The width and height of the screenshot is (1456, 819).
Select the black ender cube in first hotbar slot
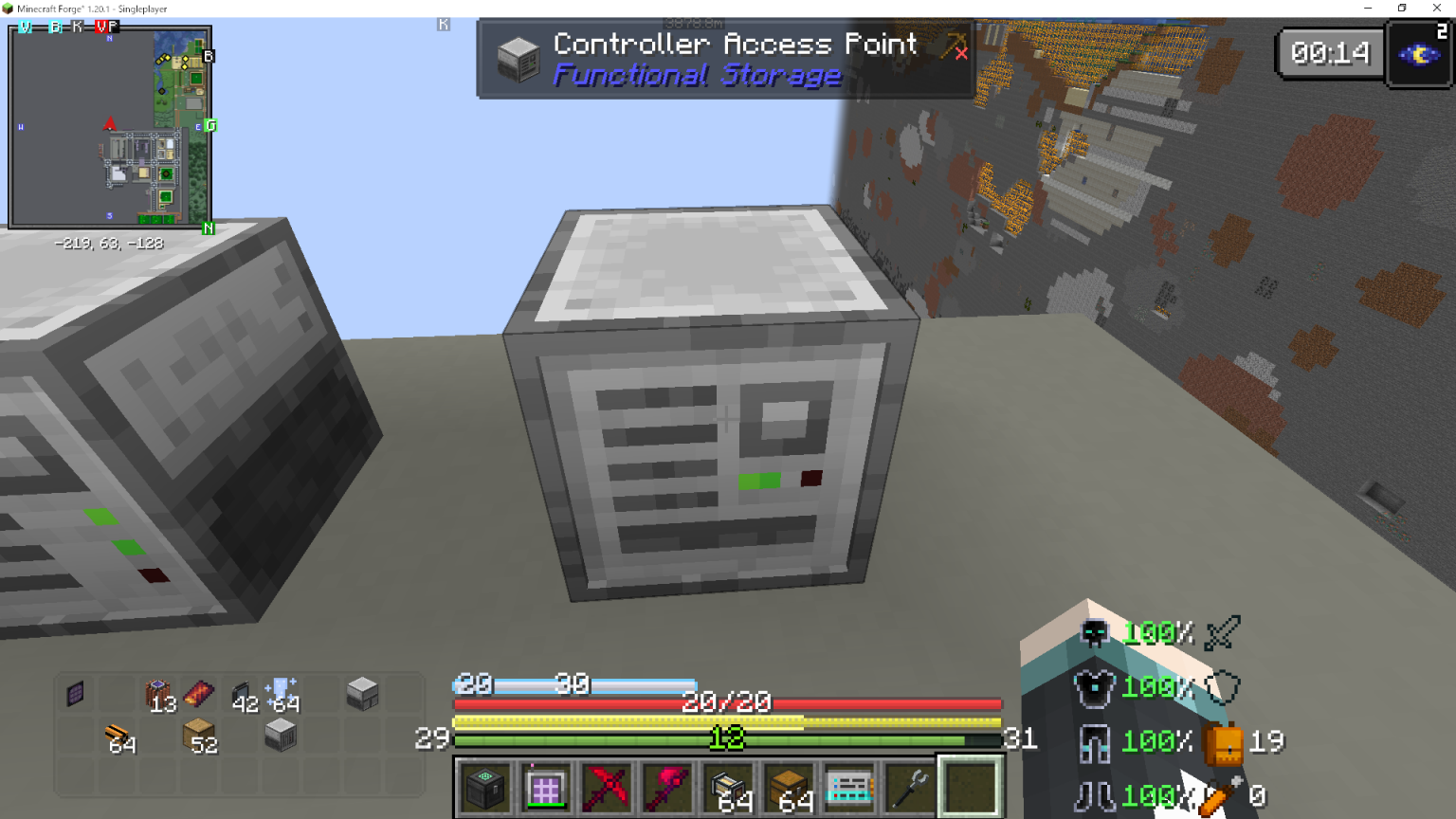tap(485, 787)
